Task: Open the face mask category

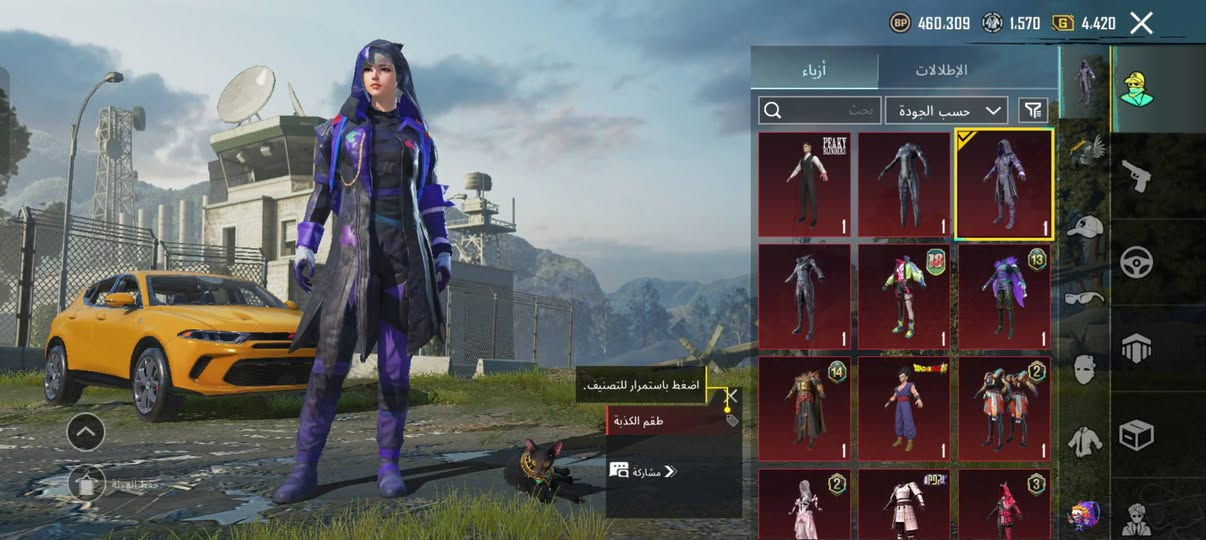Action: point(1085,368)
